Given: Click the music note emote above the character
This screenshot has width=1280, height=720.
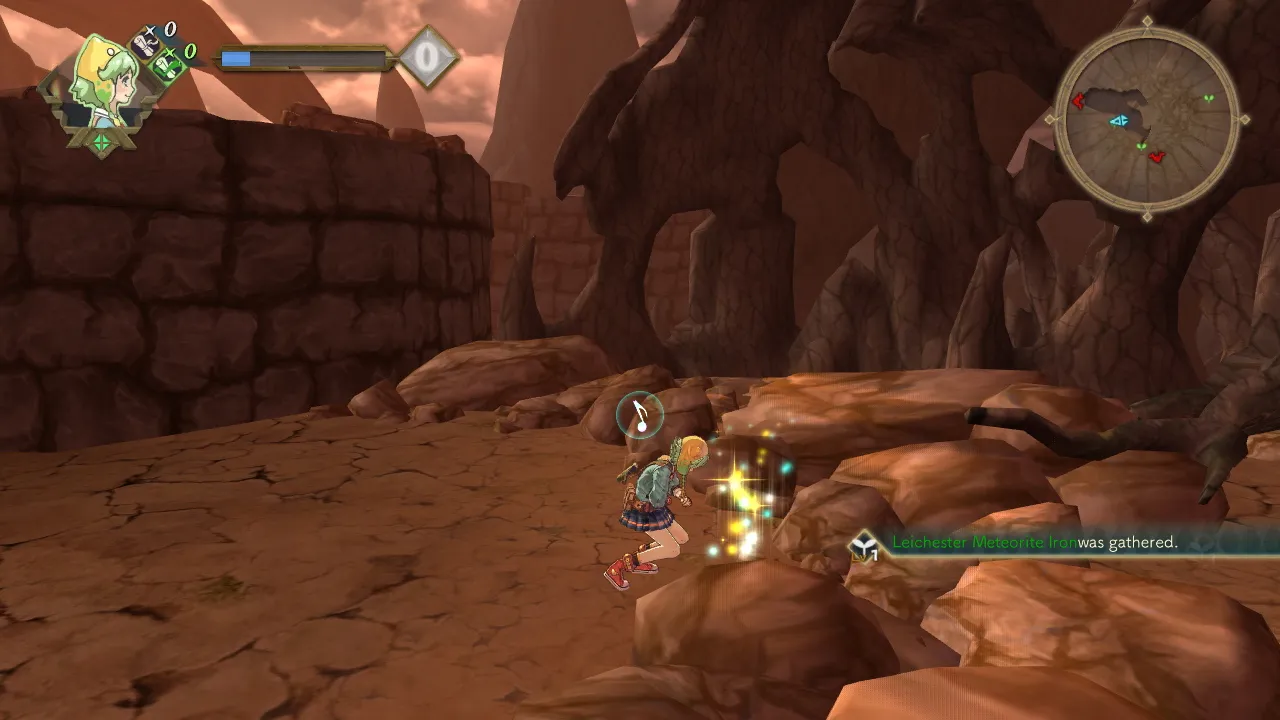Looking at the screenshot, I should point(640,417).
